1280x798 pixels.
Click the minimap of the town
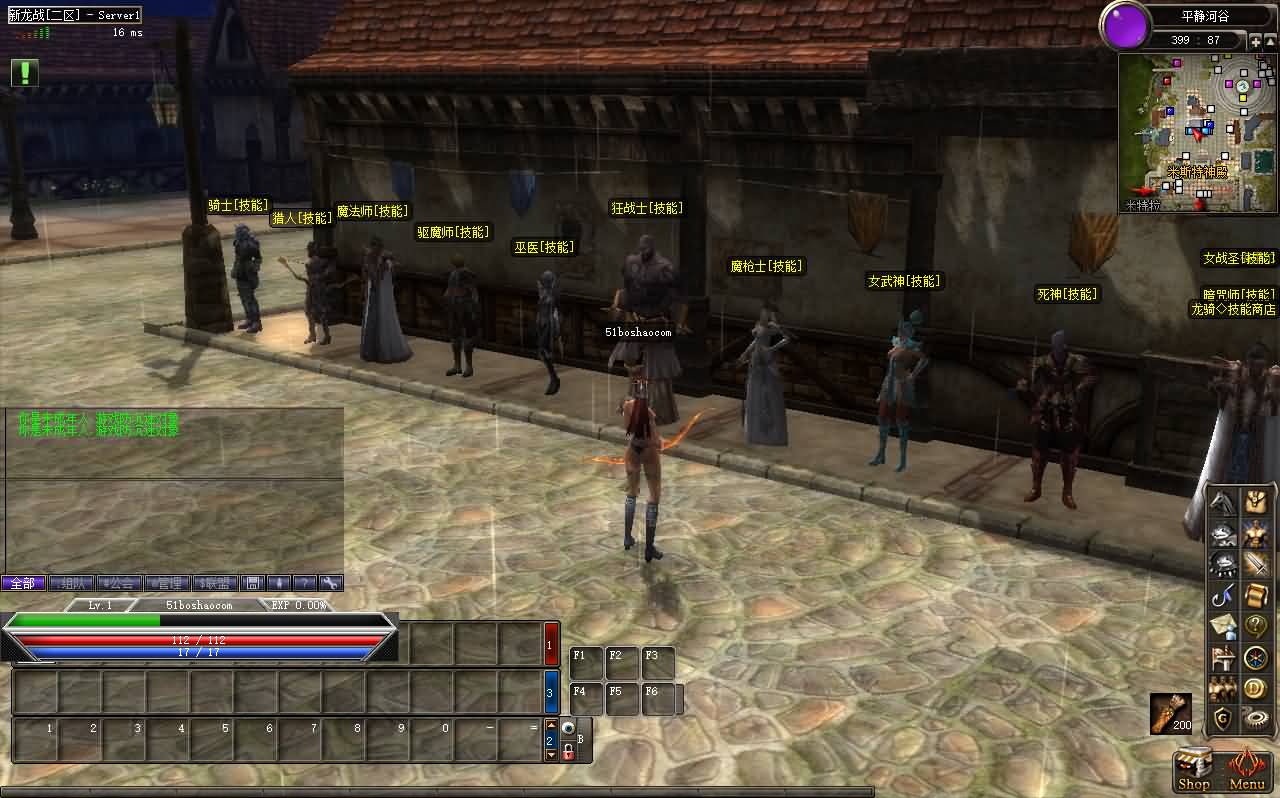[x=1197, y=132]
